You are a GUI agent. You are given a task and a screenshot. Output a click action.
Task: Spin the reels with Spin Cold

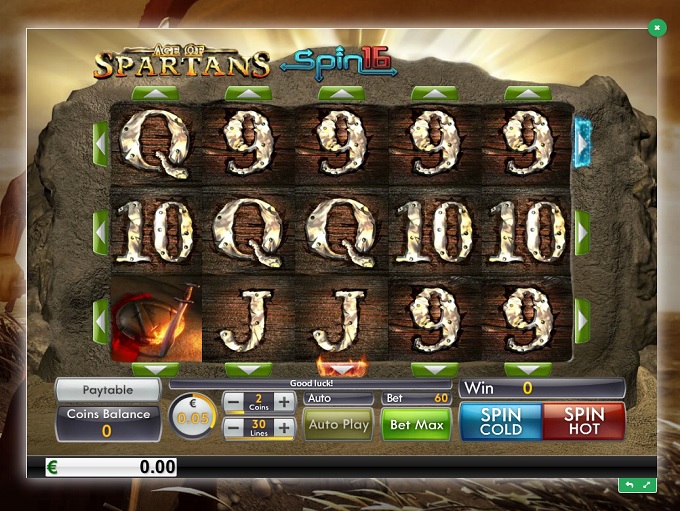[499, 421]
